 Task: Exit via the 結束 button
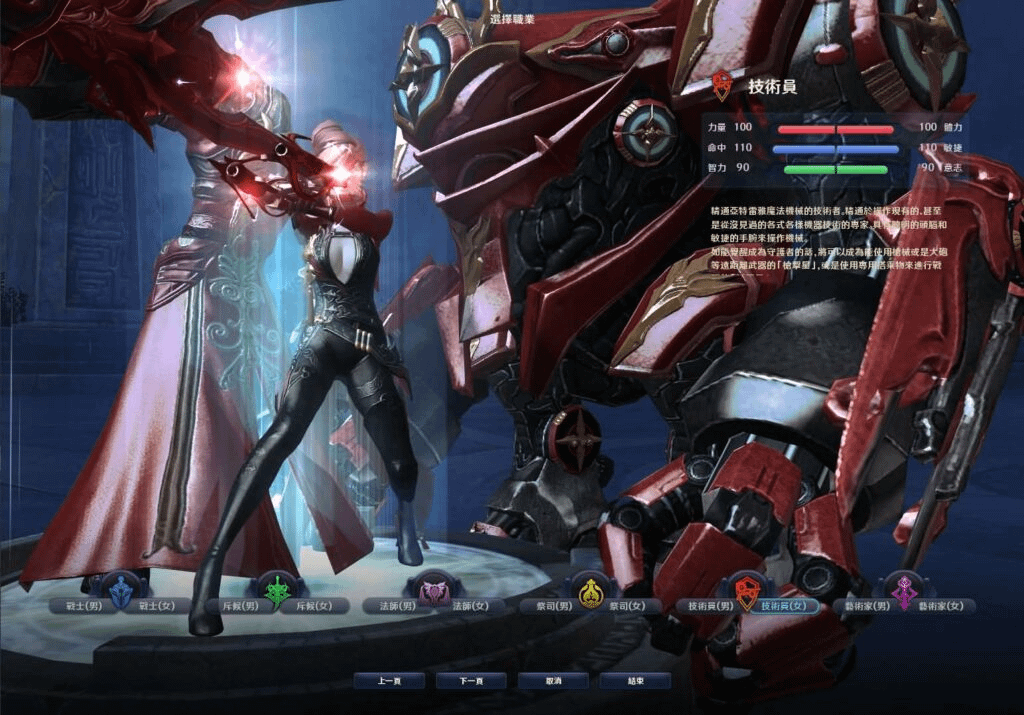[635, 681]
